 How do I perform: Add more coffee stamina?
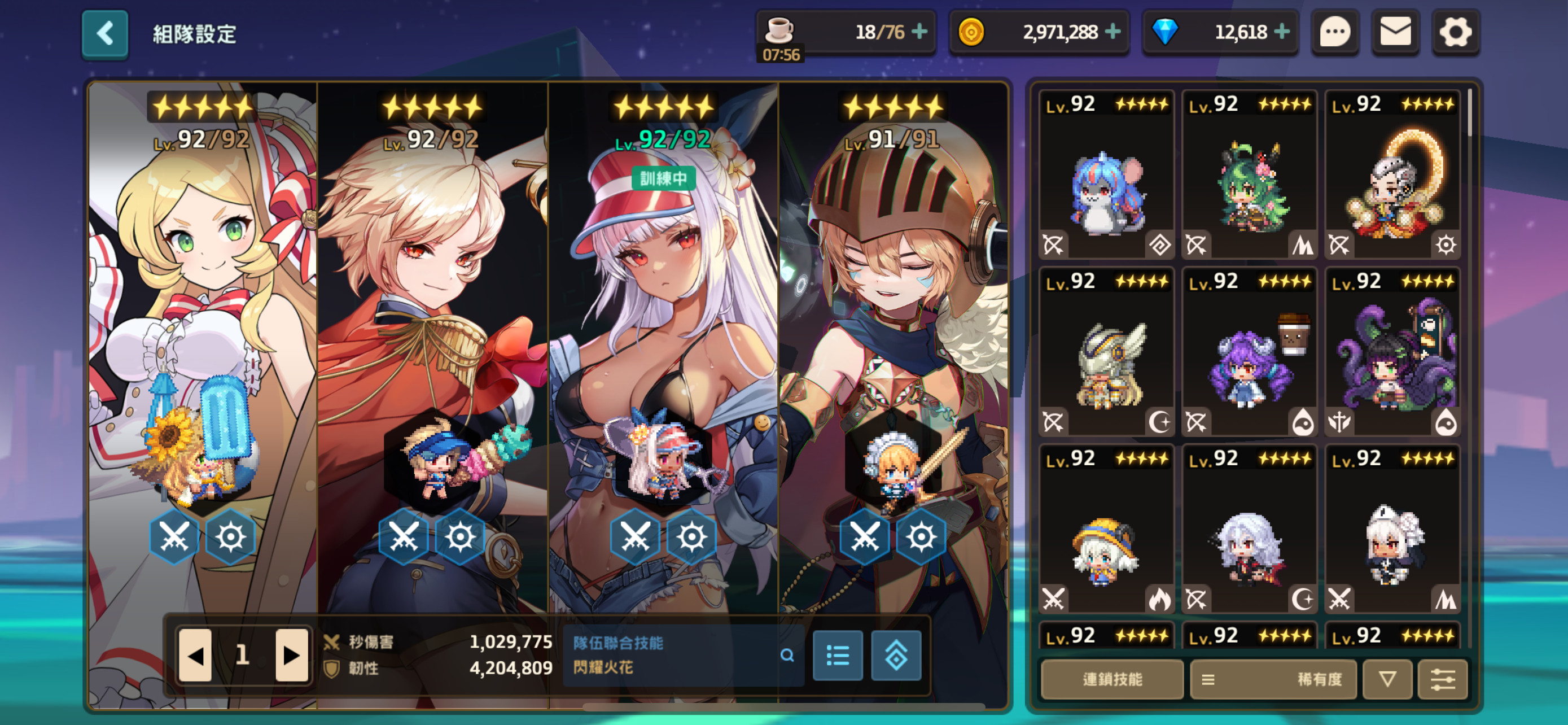click(x=919, y=32)
